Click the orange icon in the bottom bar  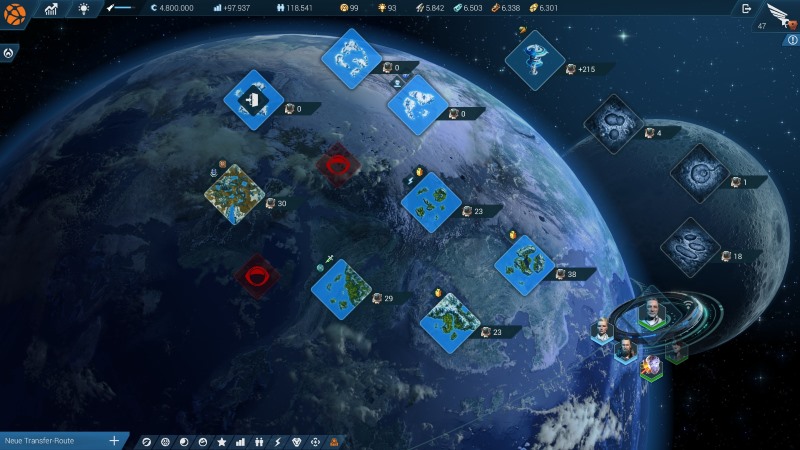(334, 441)
